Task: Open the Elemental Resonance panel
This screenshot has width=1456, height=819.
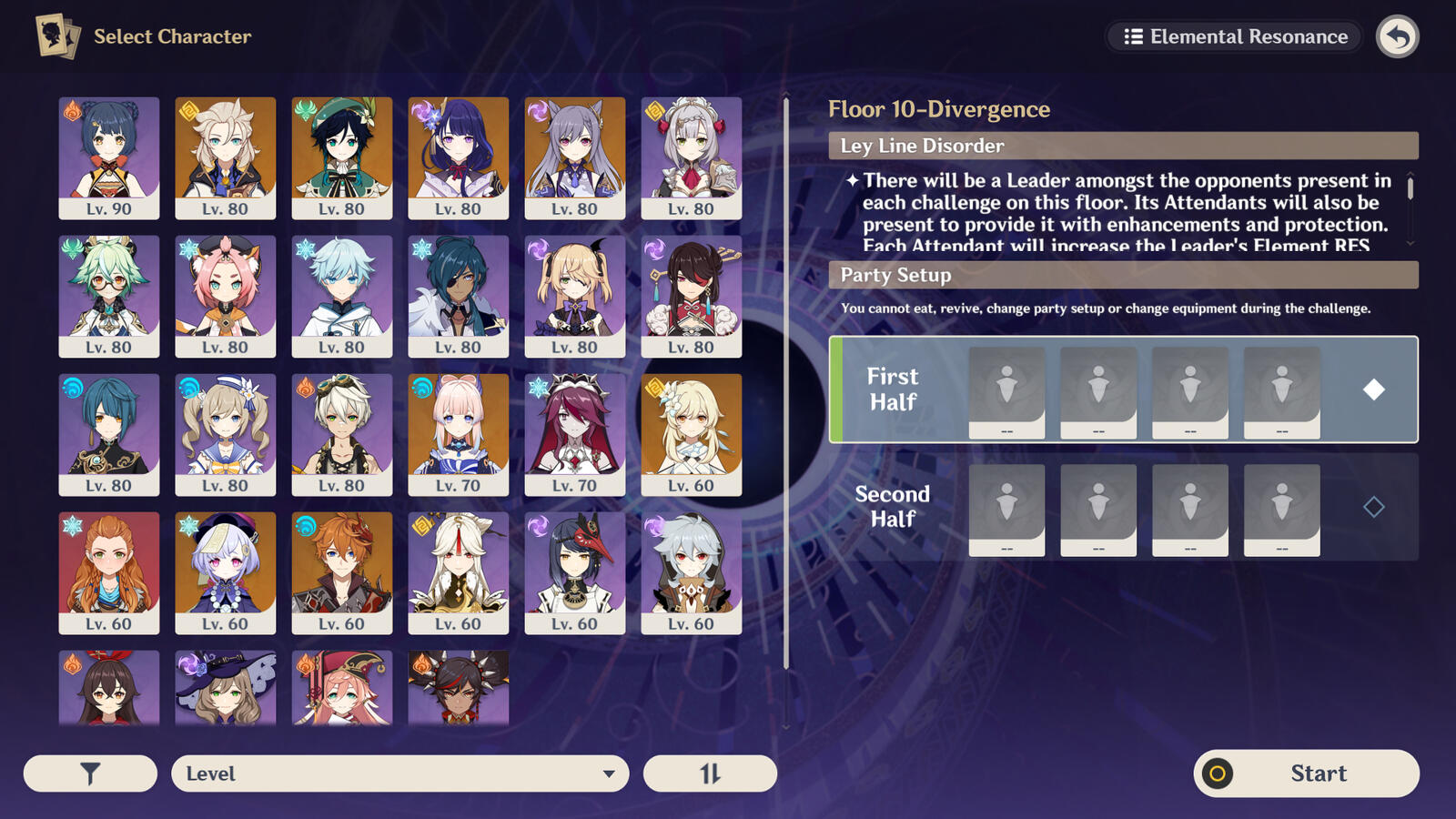Action: click(x=1233, y=36)
